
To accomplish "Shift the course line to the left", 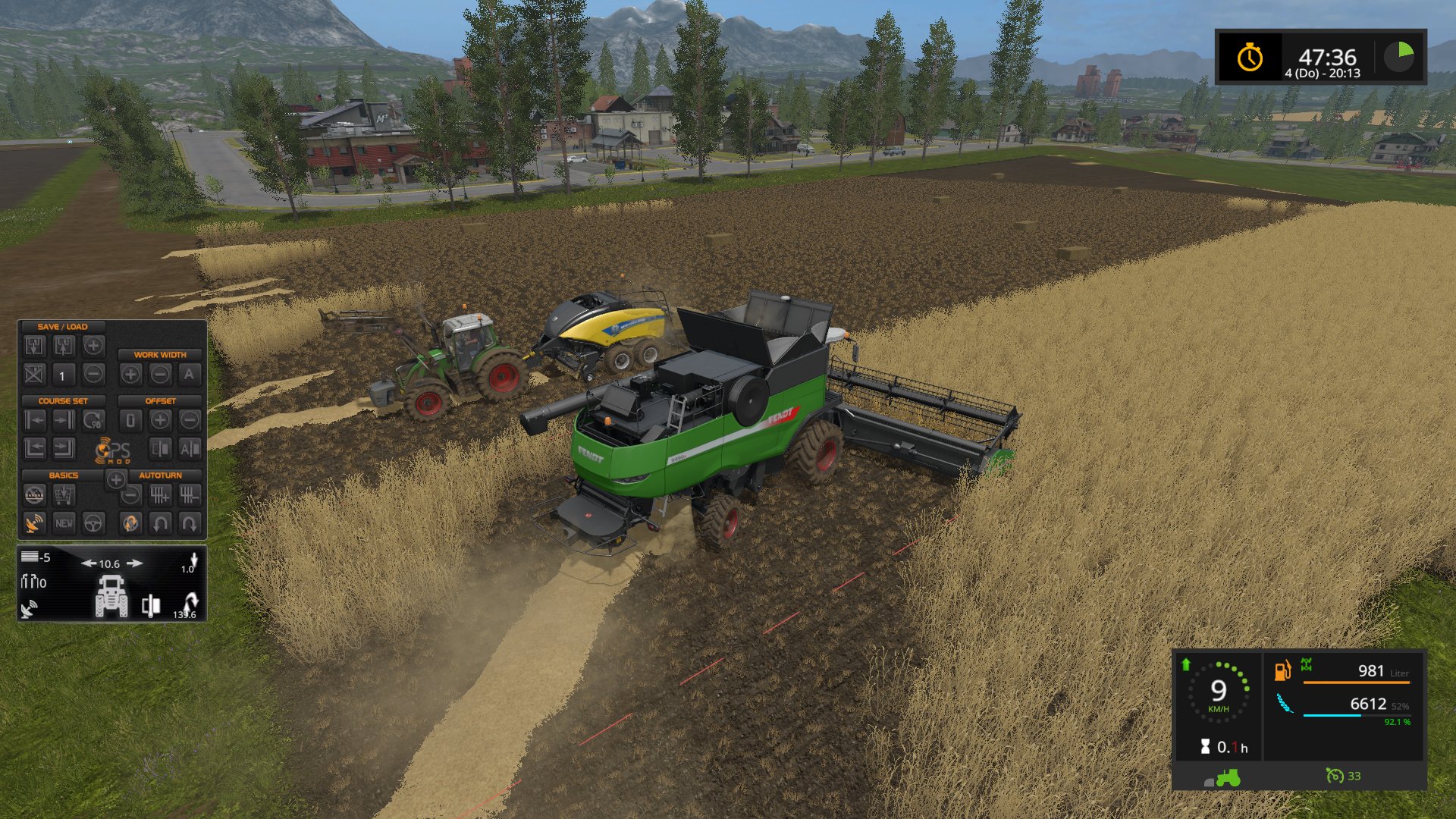I will (x=34, y=420).
